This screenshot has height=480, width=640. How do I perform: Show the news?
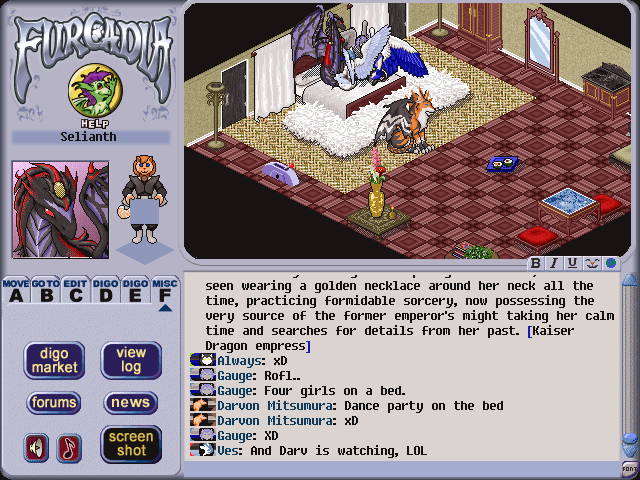tap(131, 403)
